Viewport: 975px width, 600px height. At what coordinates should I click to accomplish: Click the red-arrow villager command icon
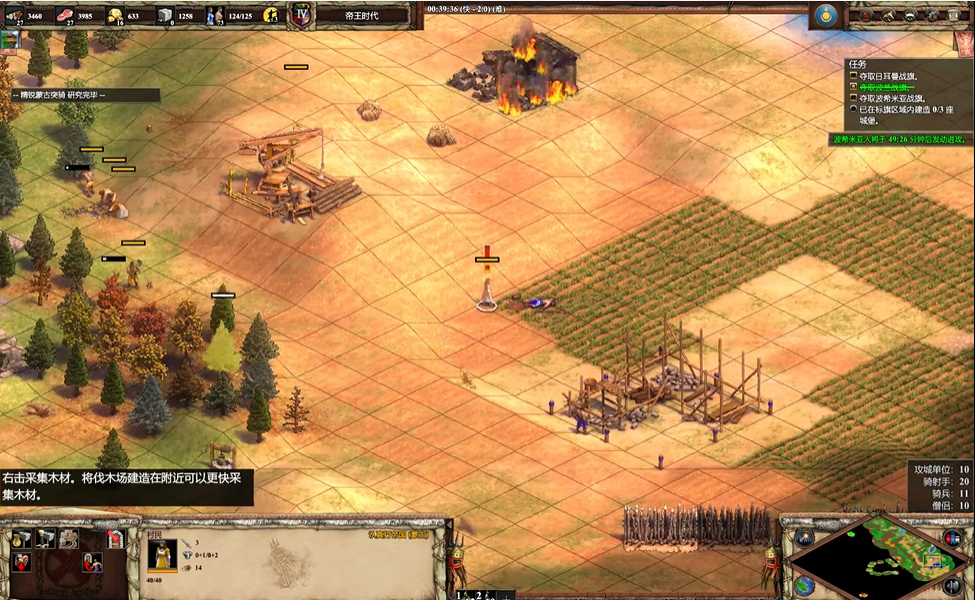click(21, 561)
